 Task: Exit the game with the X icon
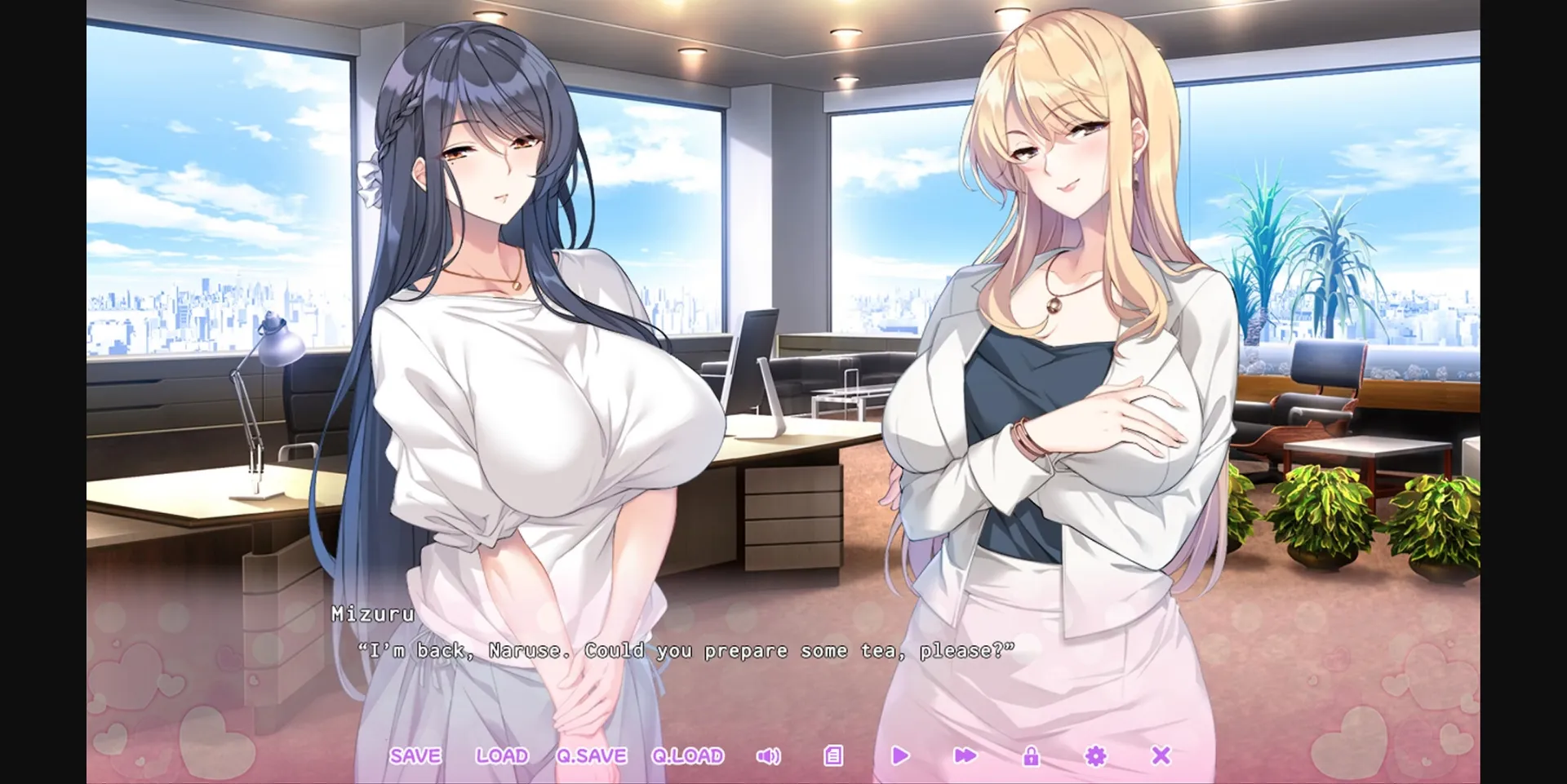pyautogui.click(x=1161, y=756)
